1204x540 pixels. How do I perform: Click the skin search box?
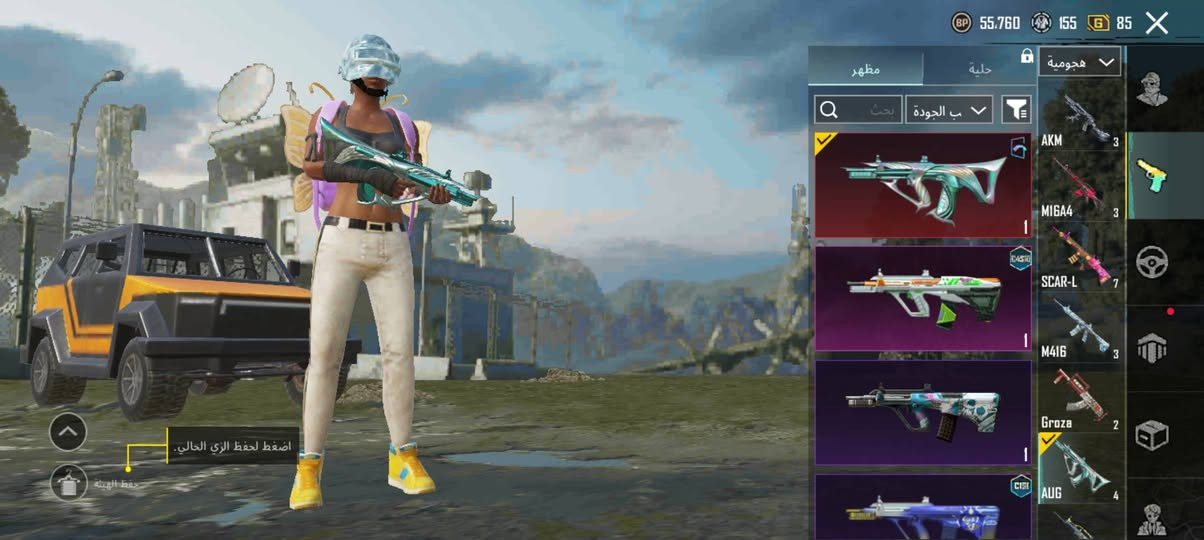point(859,109)
